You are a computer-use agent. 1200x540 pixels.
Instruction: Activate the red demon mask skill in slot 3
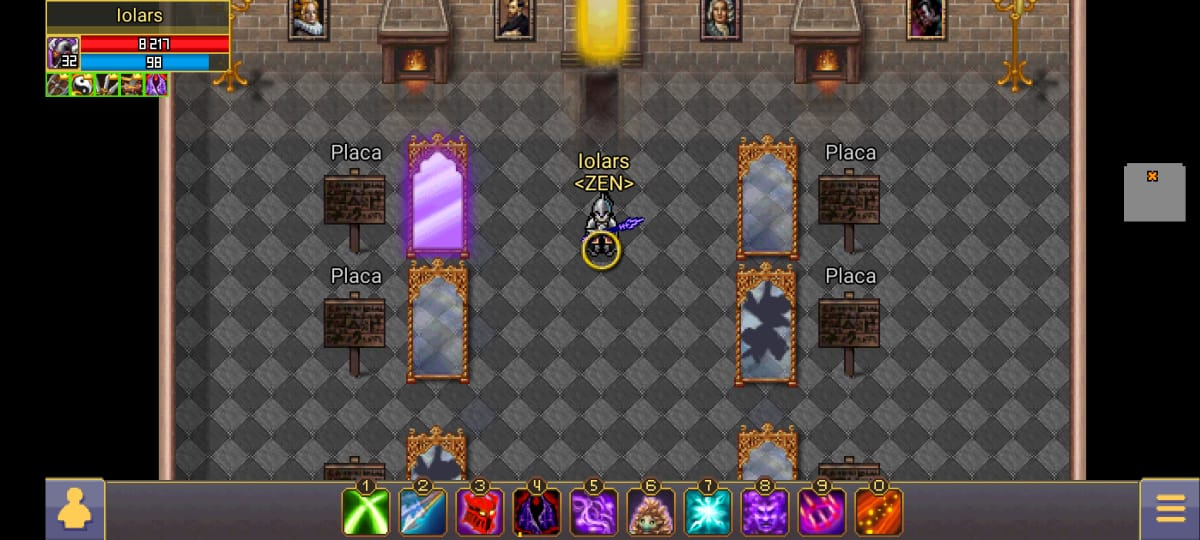pyautogui.click(x=480, y=512)
